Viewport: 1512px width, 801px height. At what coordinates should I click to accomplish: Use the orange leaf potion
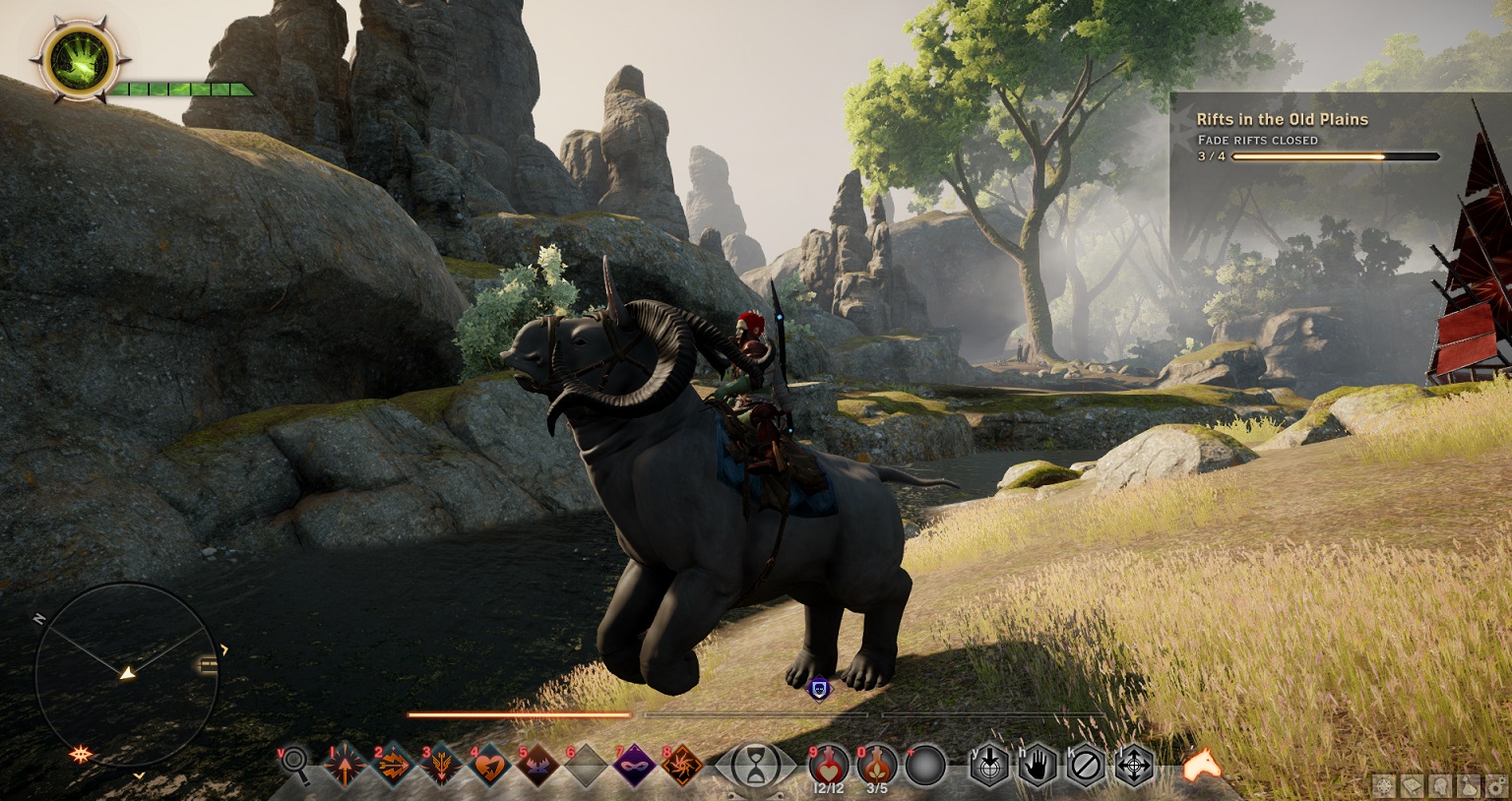876,765
